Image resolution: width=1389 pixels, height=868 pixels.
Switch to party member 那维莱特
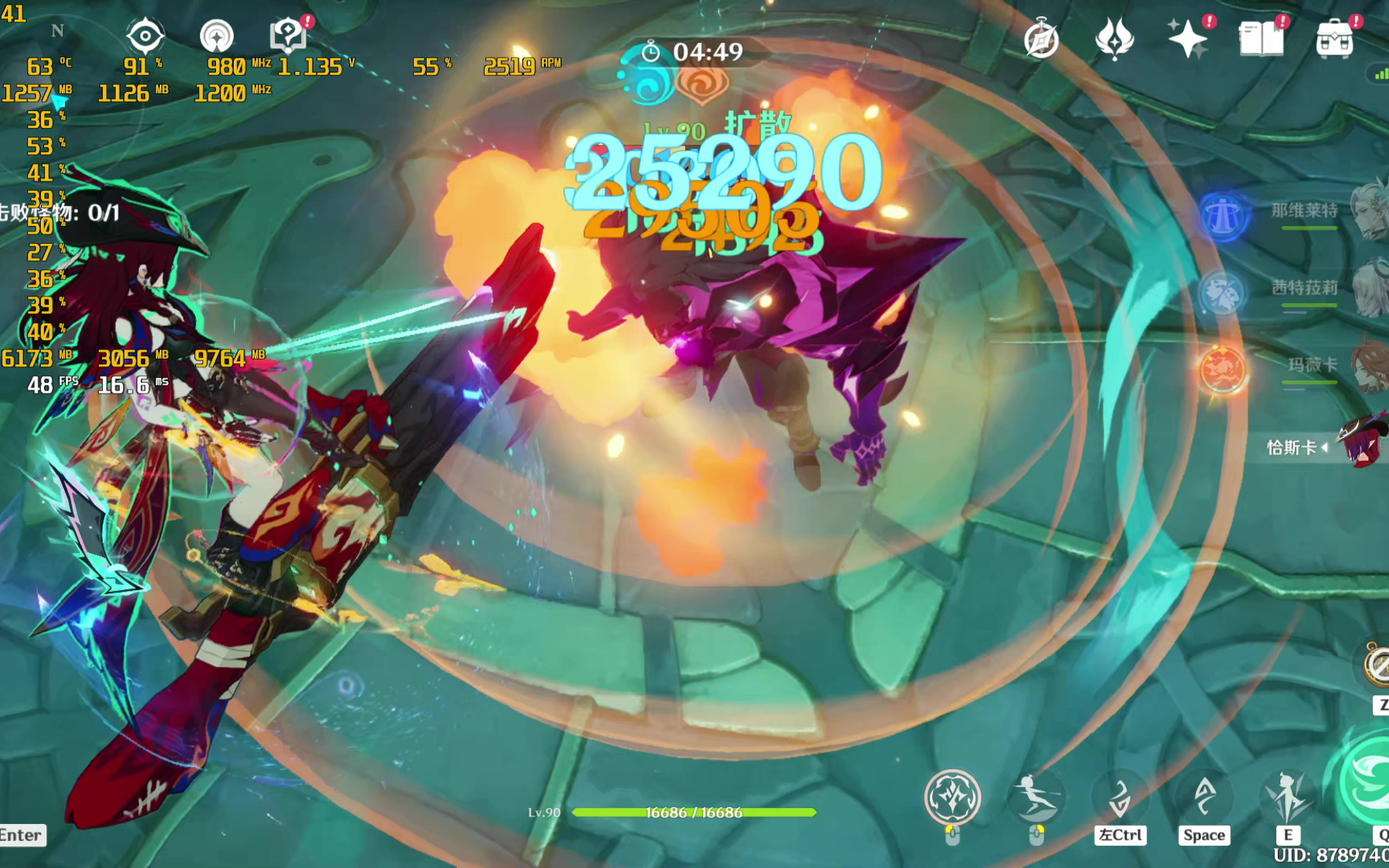[x=1304, y=211]
